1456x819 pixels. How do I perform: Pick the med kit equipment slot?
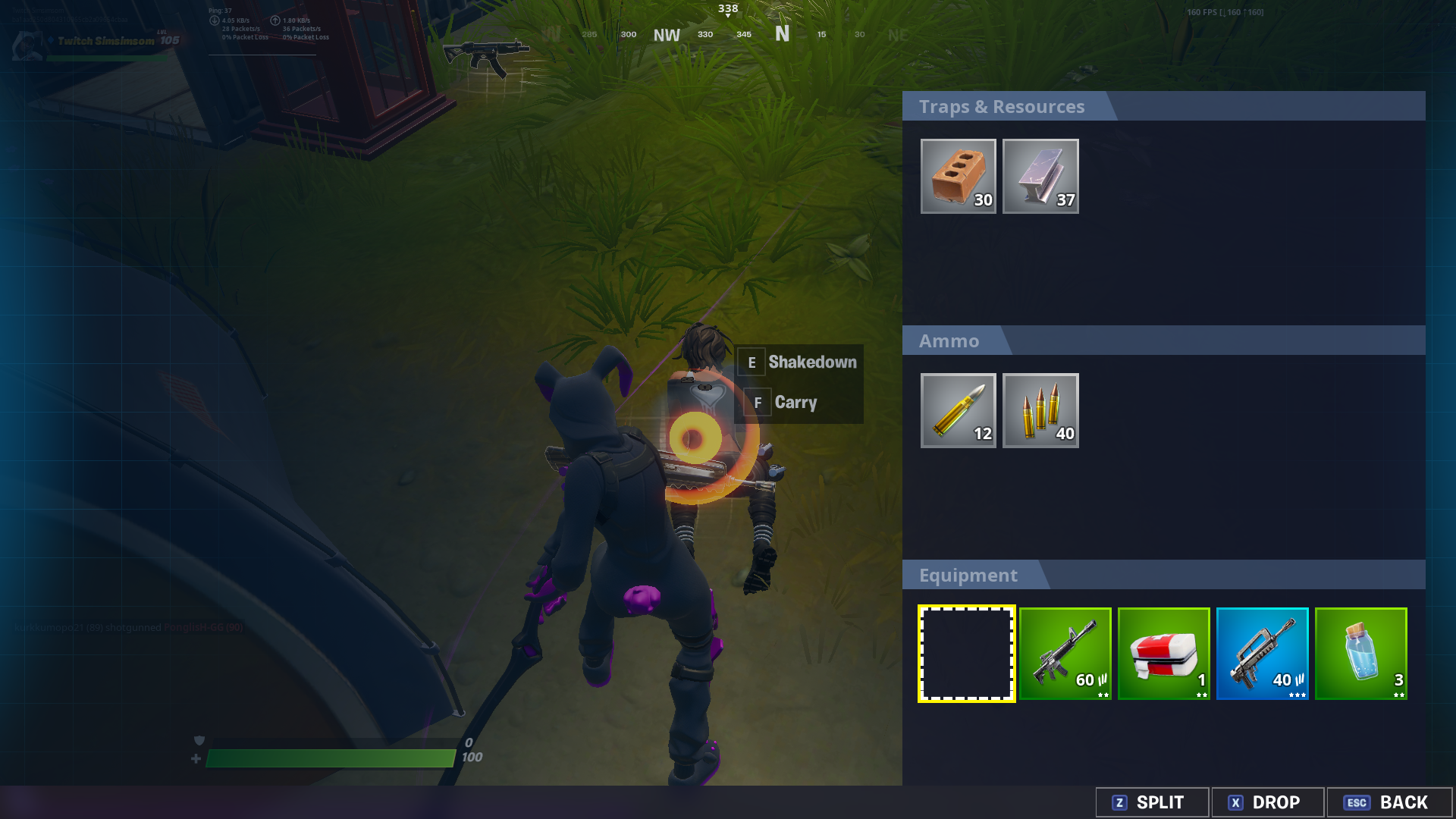pos(1163,654)
